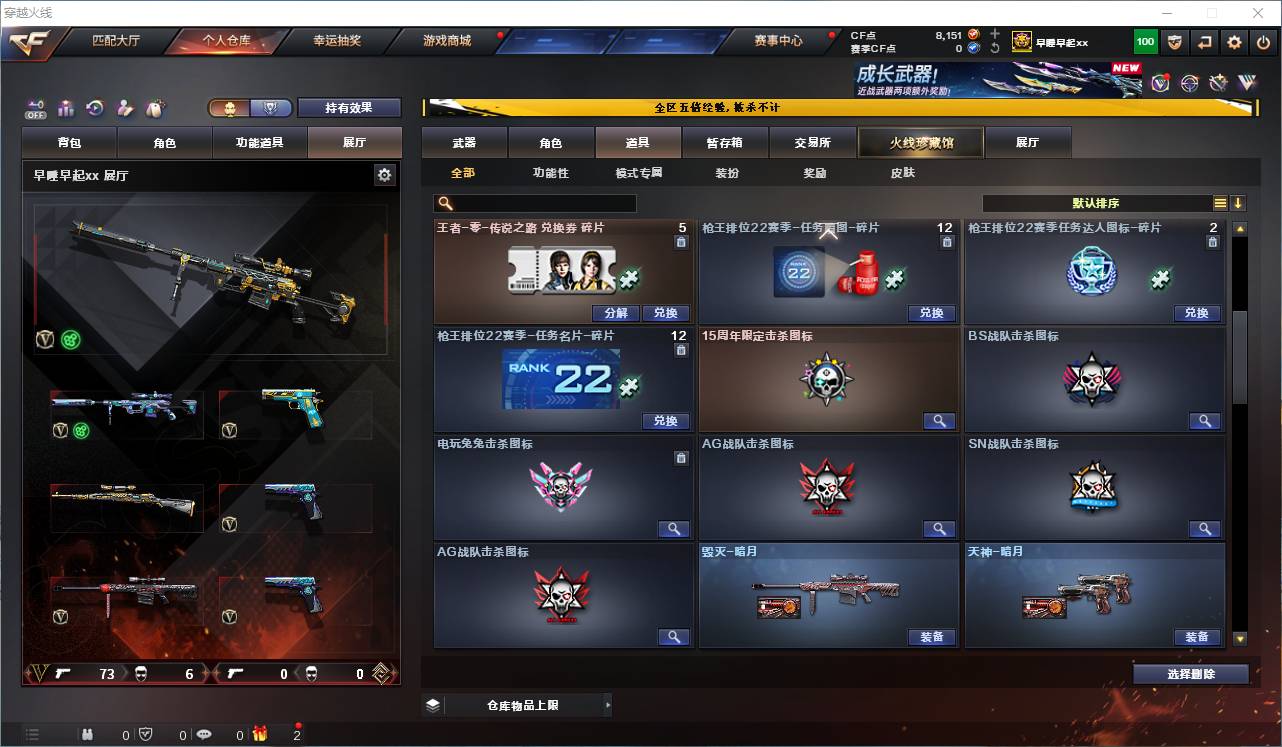Expand the 仓库物品上限 panel arrow
Image resolution: width=1282 pixels, height=747 pixels.
607,704
